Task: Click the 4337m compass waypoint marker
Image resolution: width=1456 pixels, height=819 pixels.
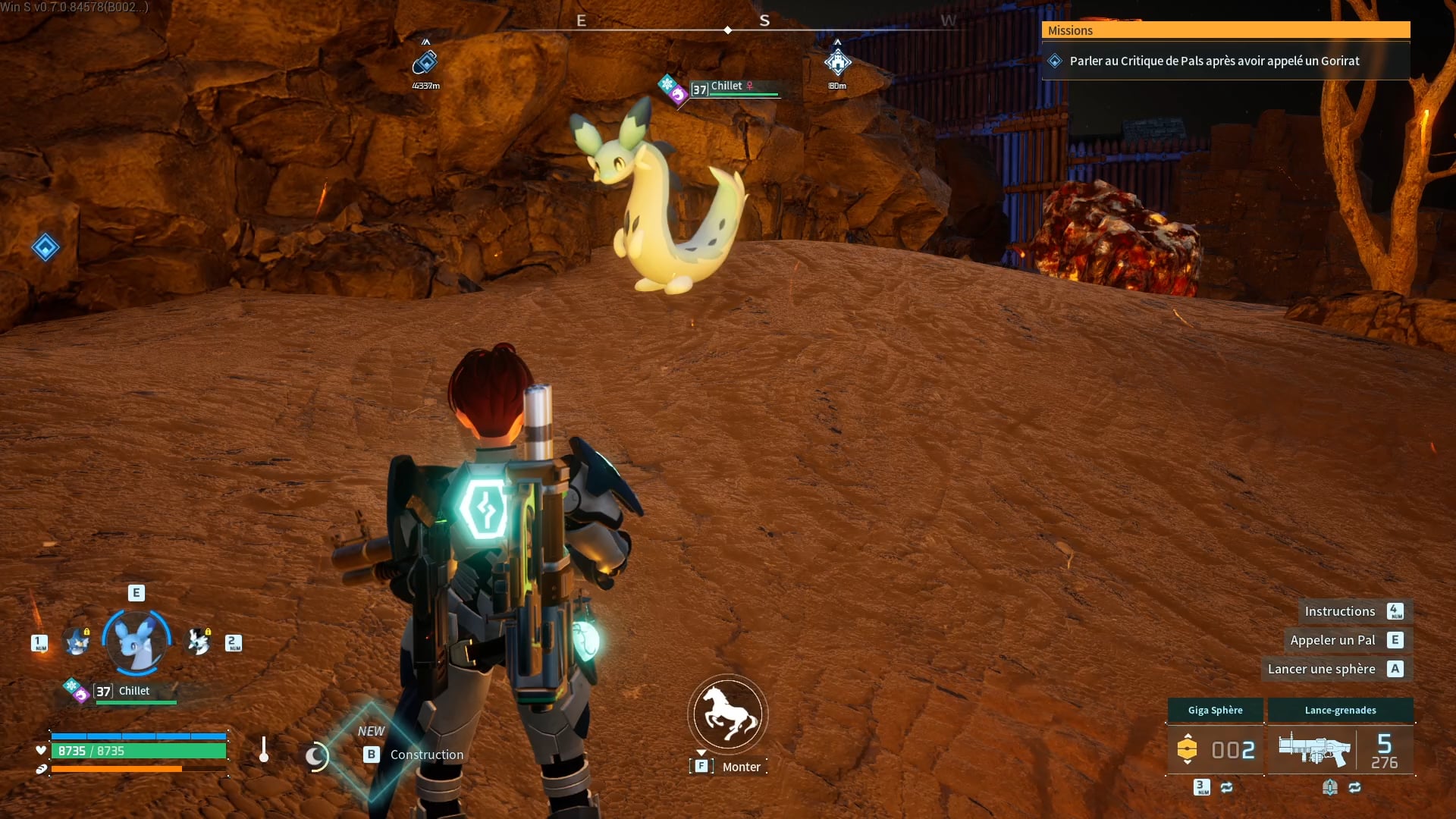Action: (425, 64)
